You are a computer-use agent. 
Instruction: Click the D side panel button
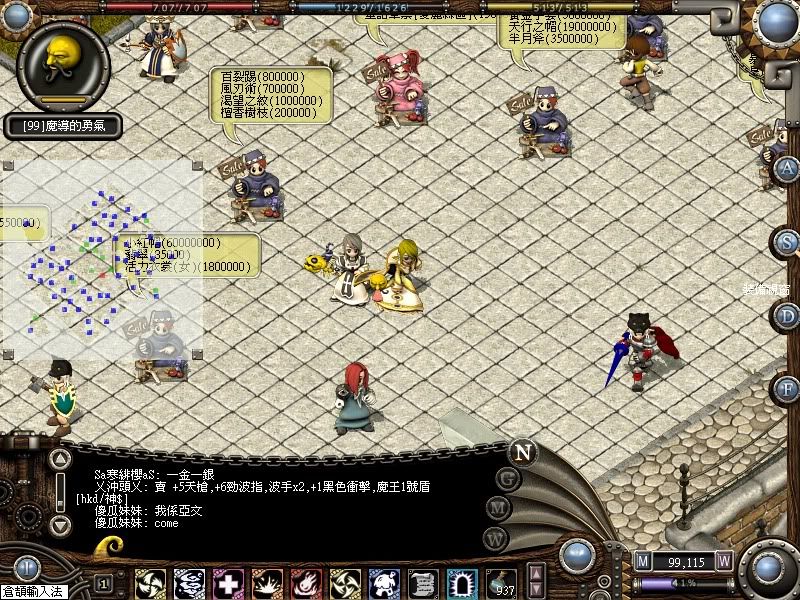click(788, 316)
